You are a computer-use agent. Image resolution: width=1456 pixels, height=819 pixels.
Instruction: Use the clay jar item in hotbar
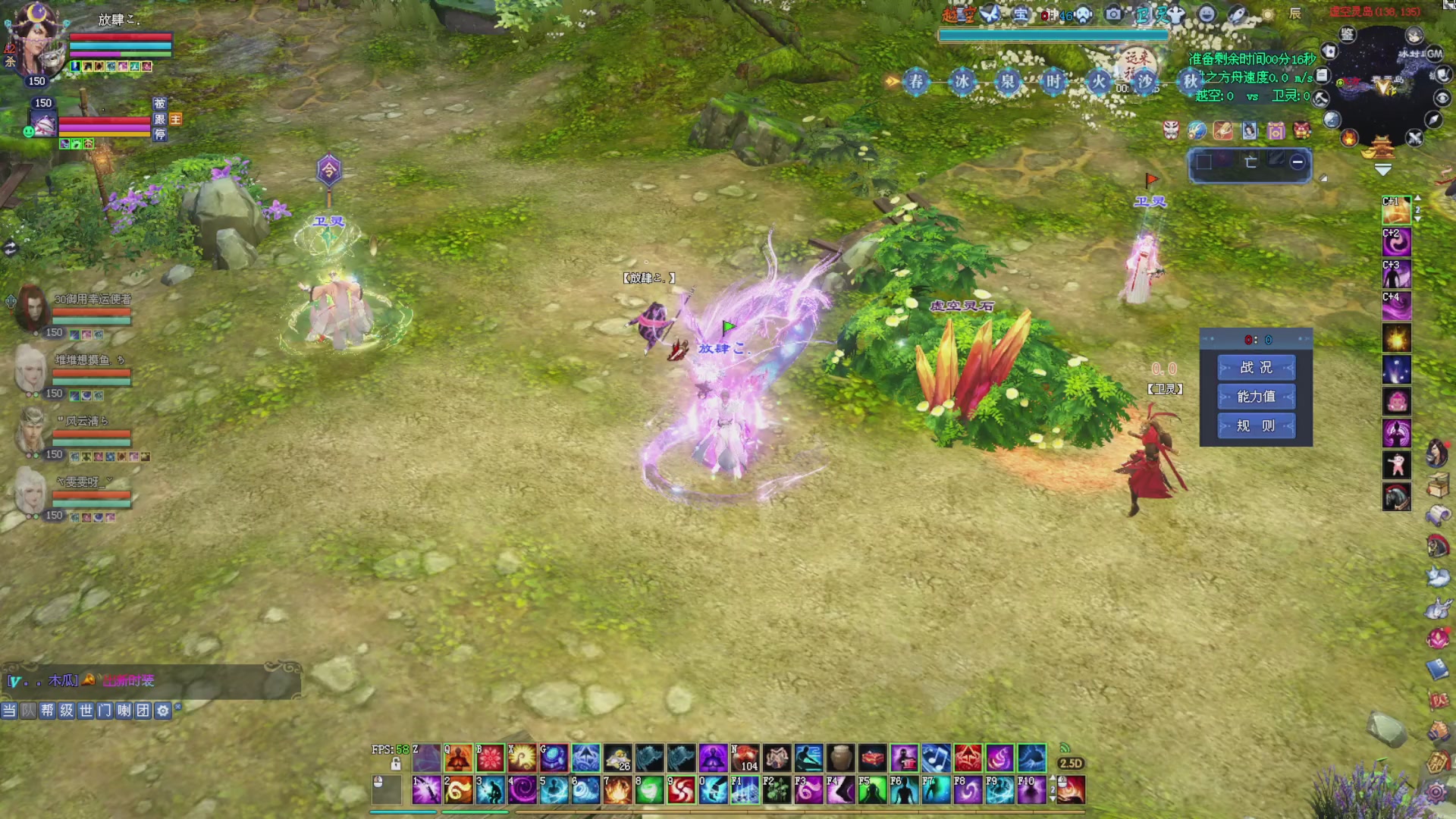(840, 757)
